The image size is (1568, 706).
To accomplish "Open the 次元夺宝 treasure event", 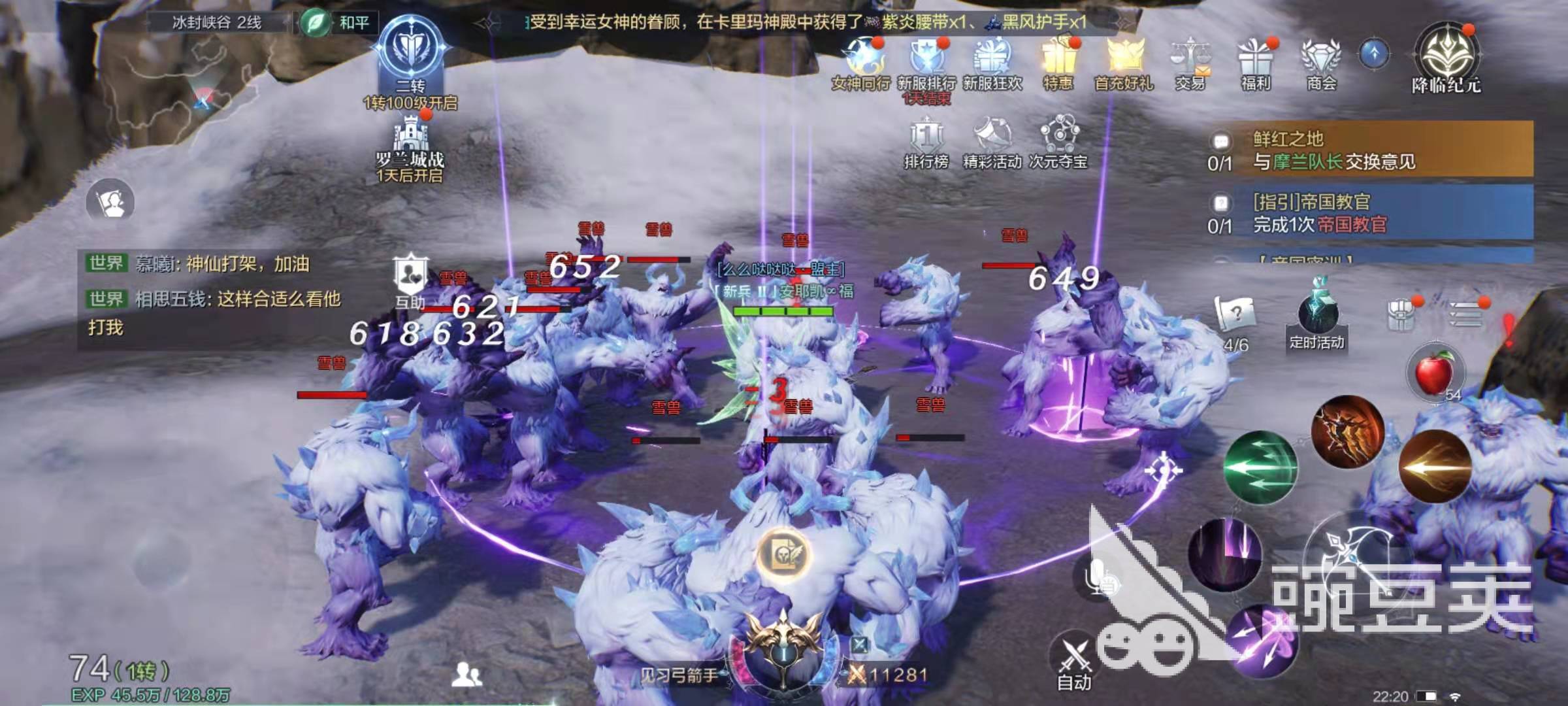I will [x=1058, y=141].
